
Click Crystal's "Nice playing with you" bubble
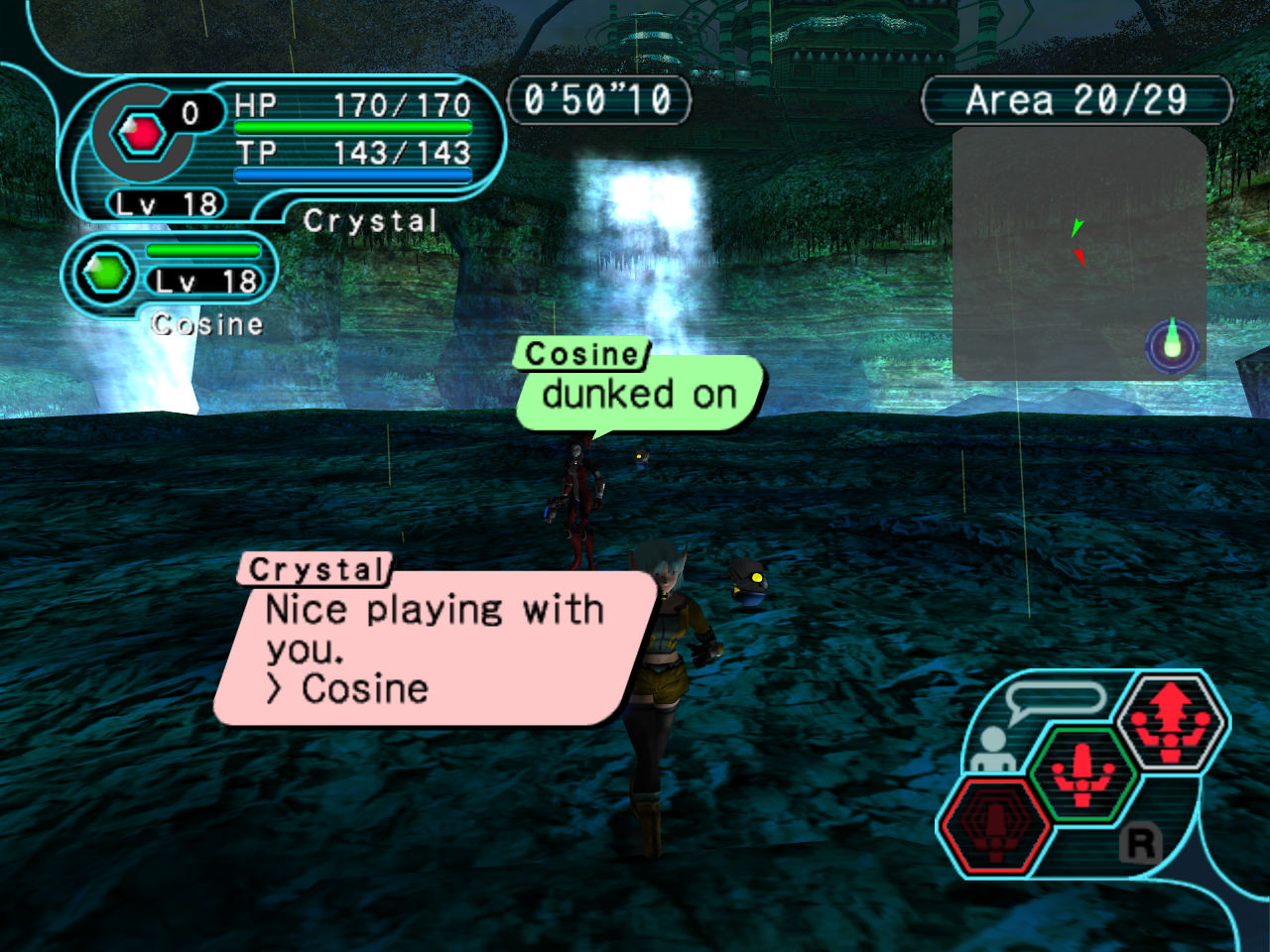(x=435, y=648)
